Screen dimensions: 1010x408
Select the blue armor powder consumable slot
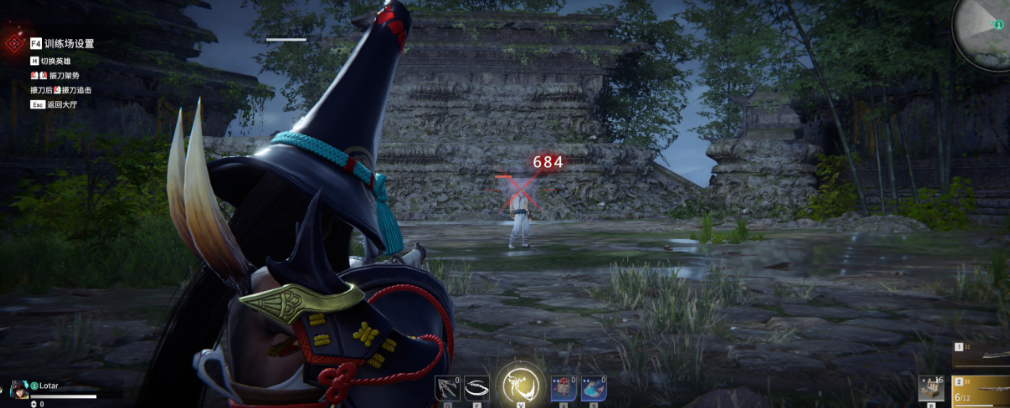pos(593,387)
